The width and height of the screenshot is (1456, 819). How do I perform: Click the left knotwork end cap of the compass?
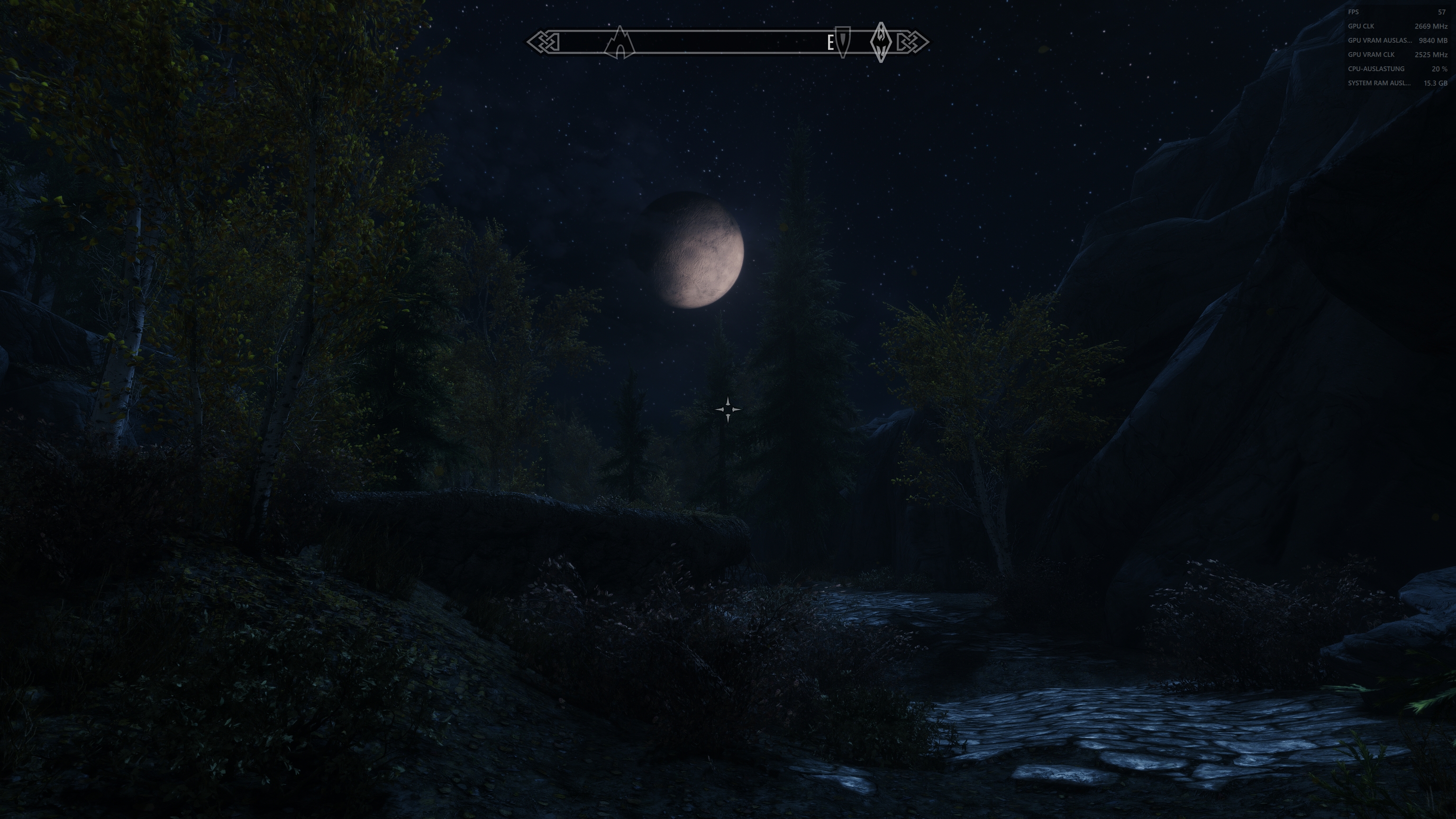pos(541,41)
